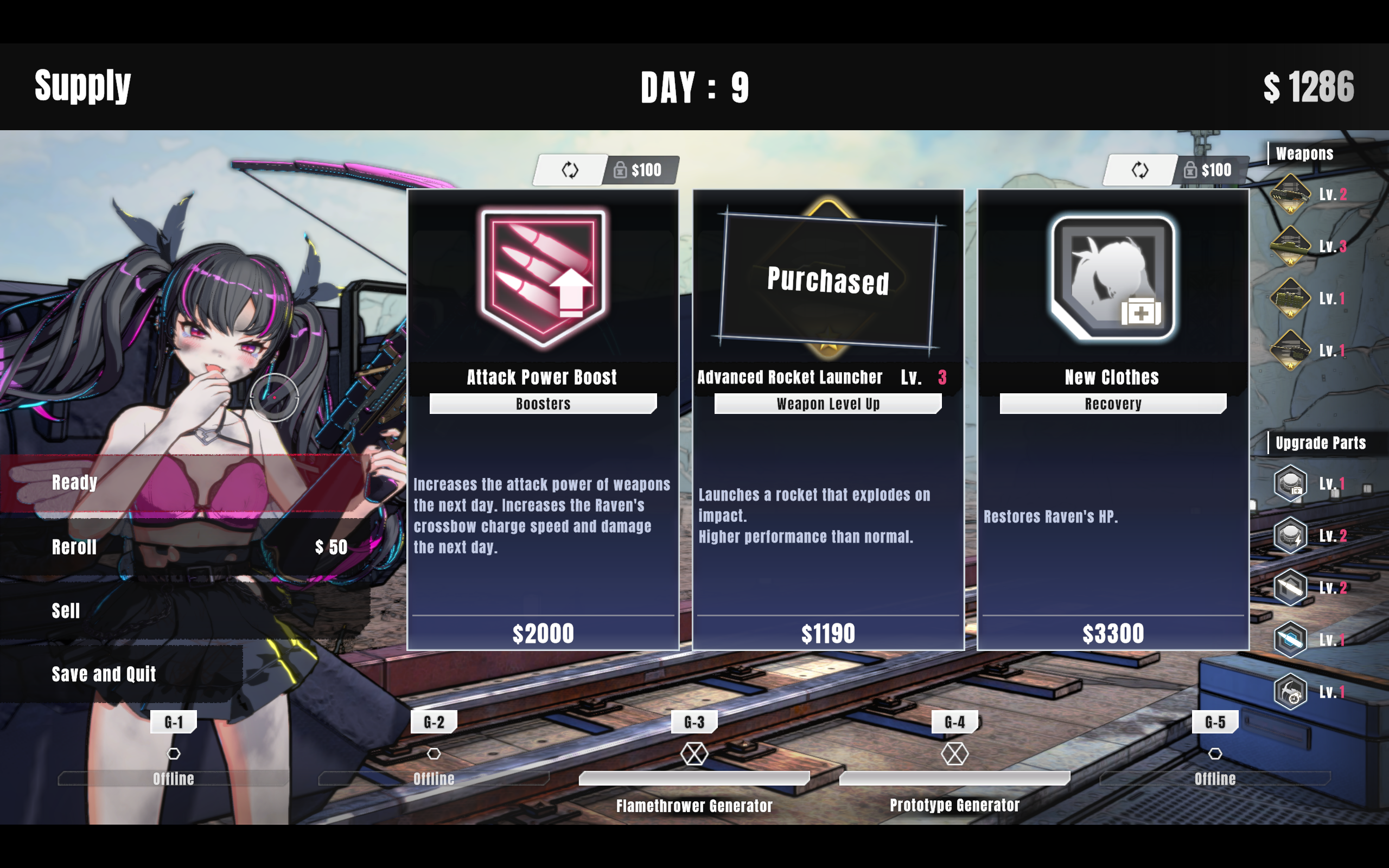Select the G-5 offline generator slot
This screenshot has height=868, width=1389.
coord(1215,754)
